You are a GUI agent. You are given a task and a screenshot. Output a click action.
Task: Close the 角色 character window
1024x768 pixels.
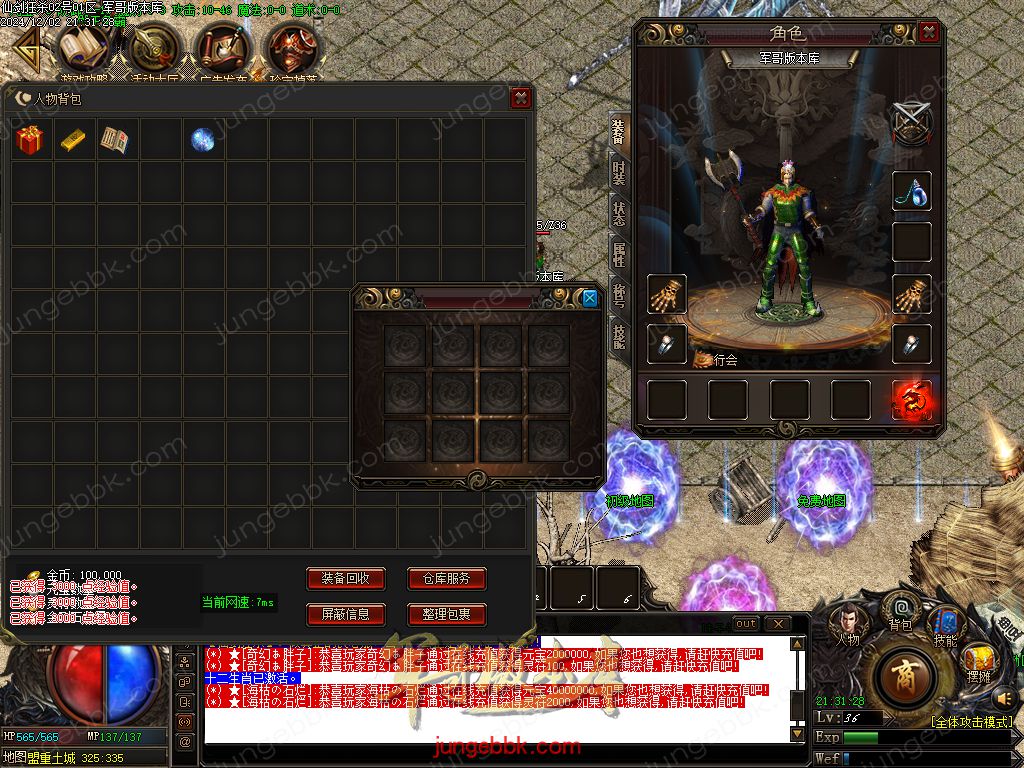[929, 33]
